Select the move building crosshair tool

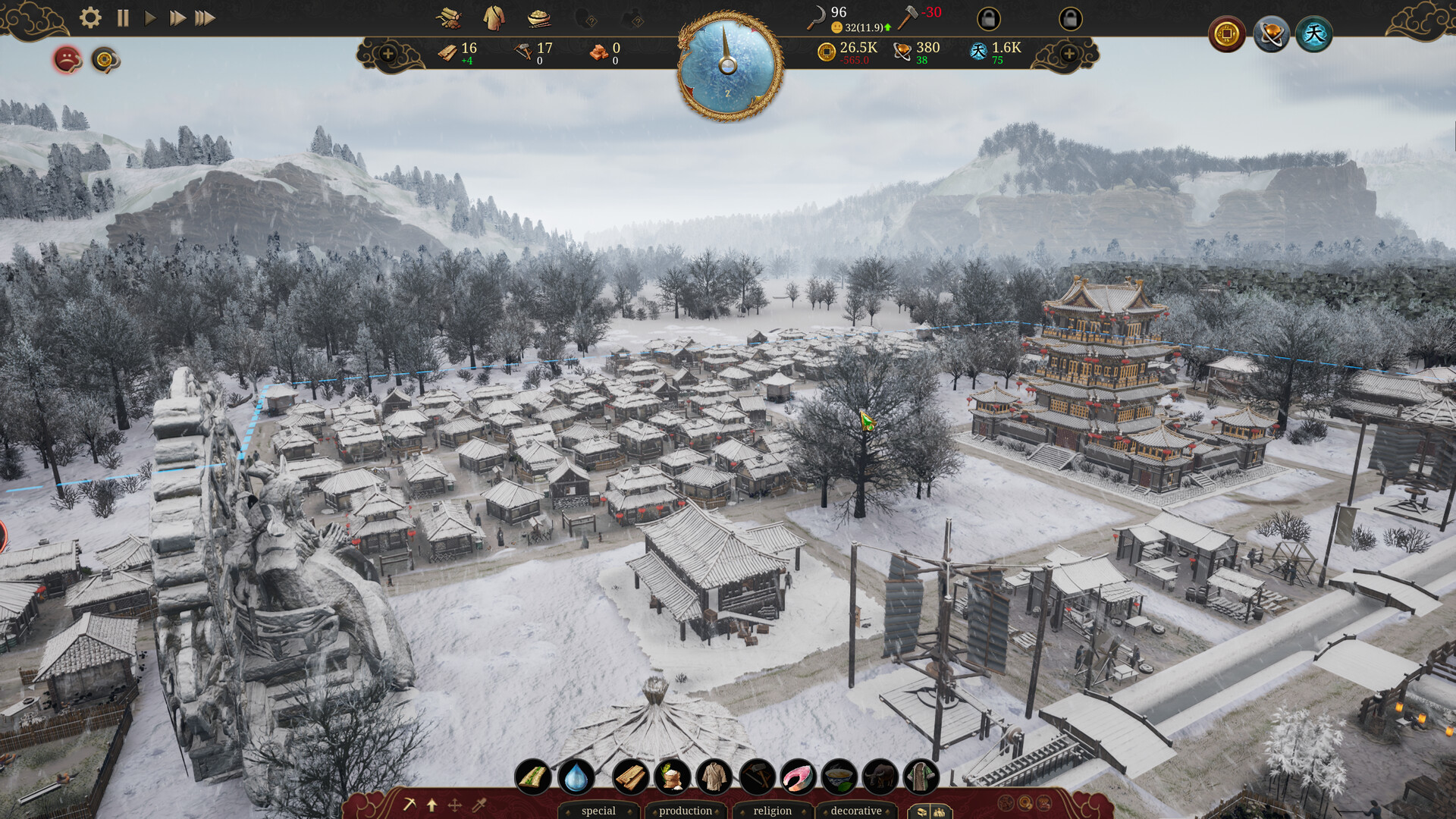(454, 805)
